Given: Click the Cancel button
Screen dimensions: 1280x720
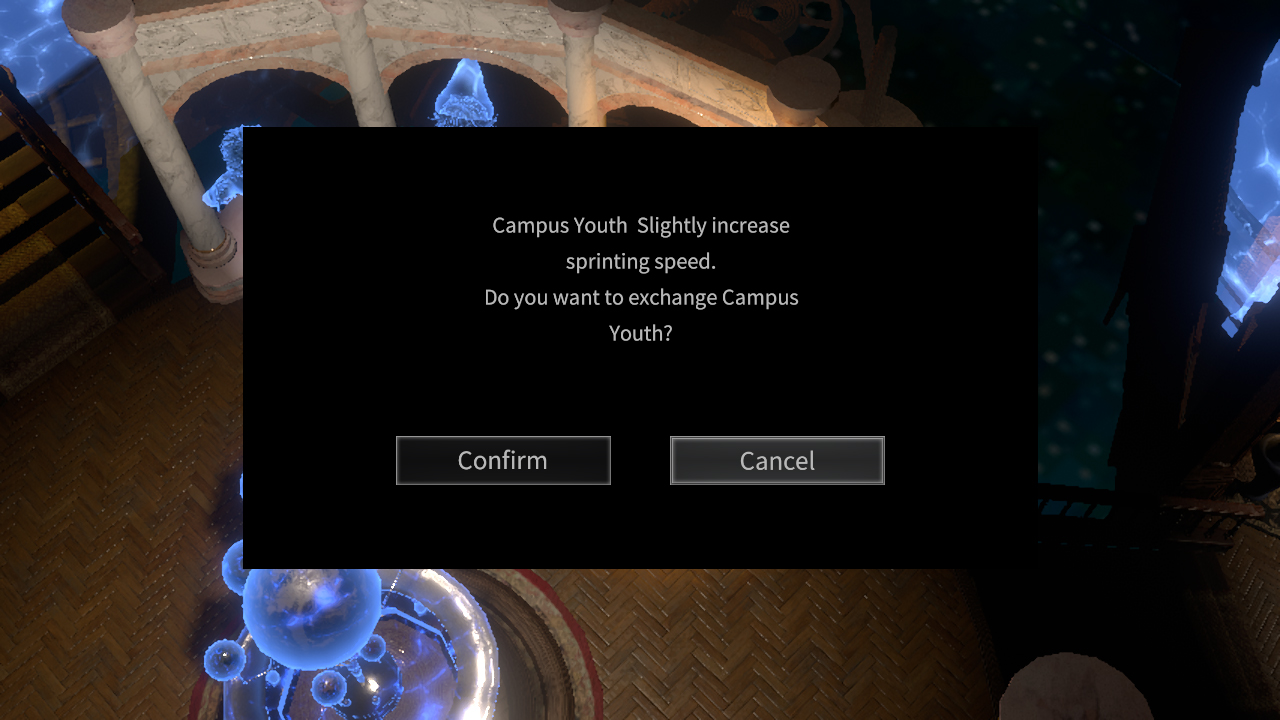Looking at the screenshot, I should point(777,460).
